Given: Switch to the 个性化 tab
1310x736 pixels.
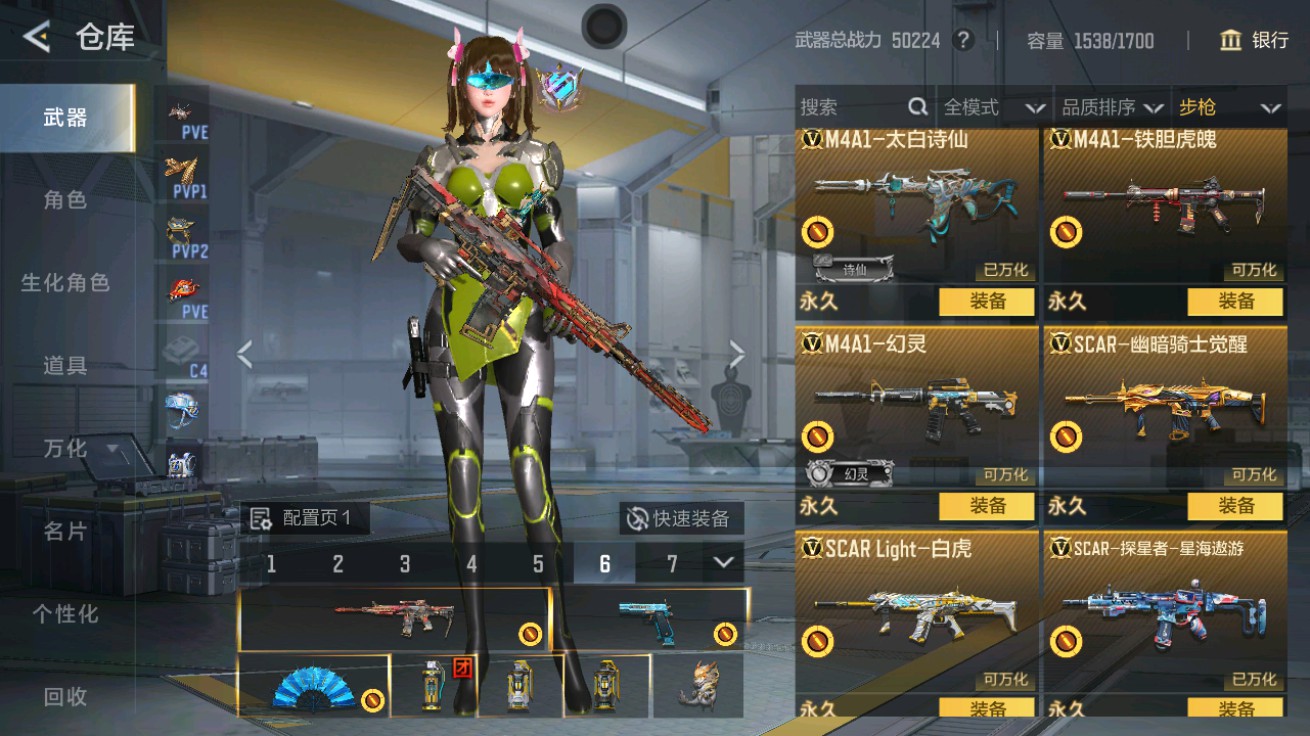Looking at the screenshot, I should pyautogui.click(x=65, y=613).
